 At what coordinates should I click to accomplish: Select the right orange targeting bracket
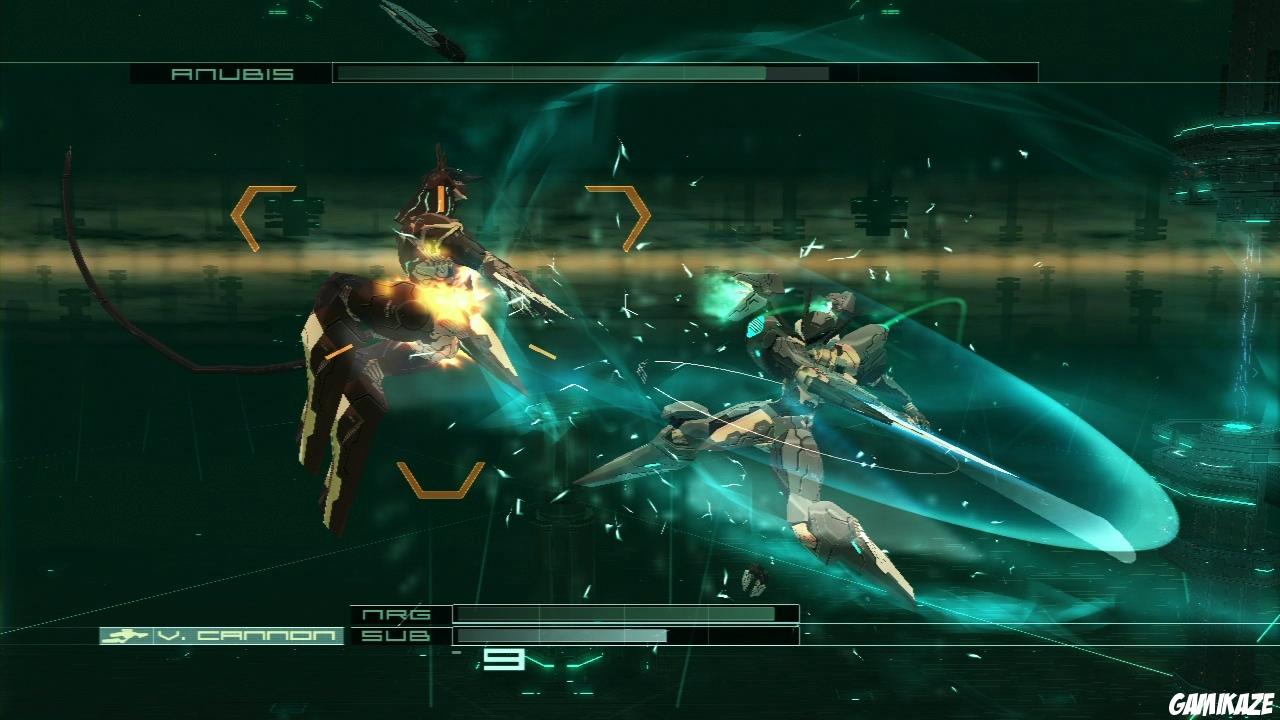(x=625, y=216)
